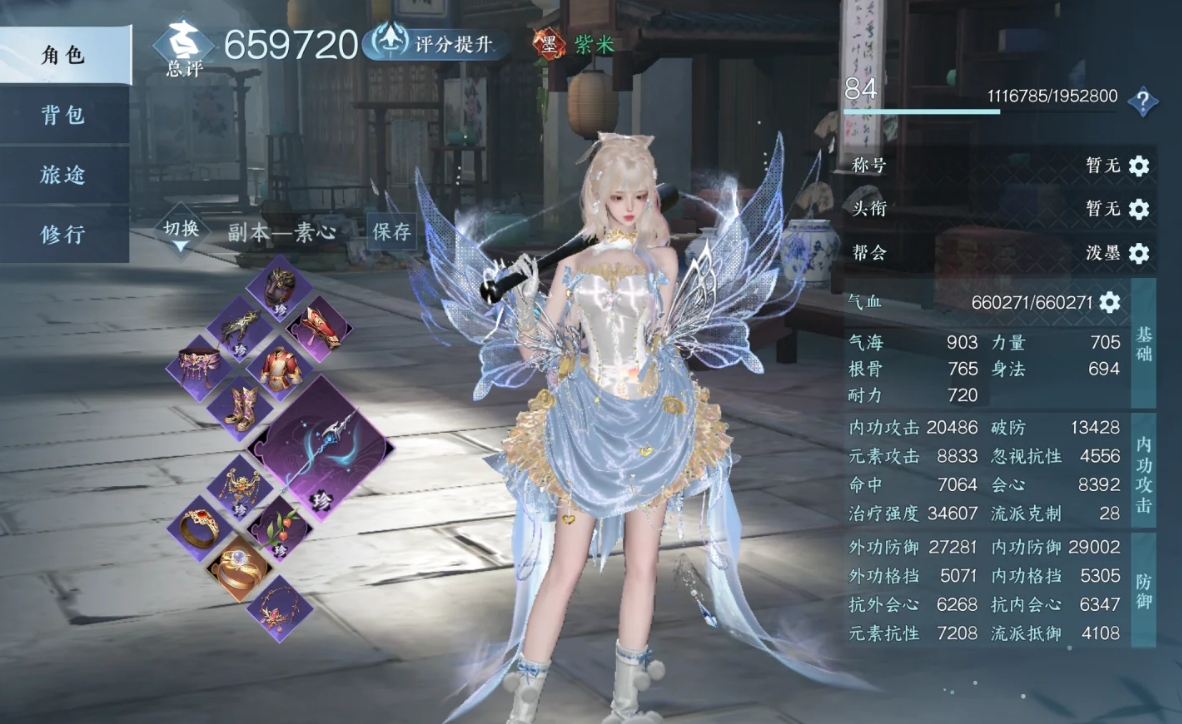Viewport: 1182px width, 724px height.
Task: Go to the 修行 cultivation tab
Action: click(x=64, y=234)
